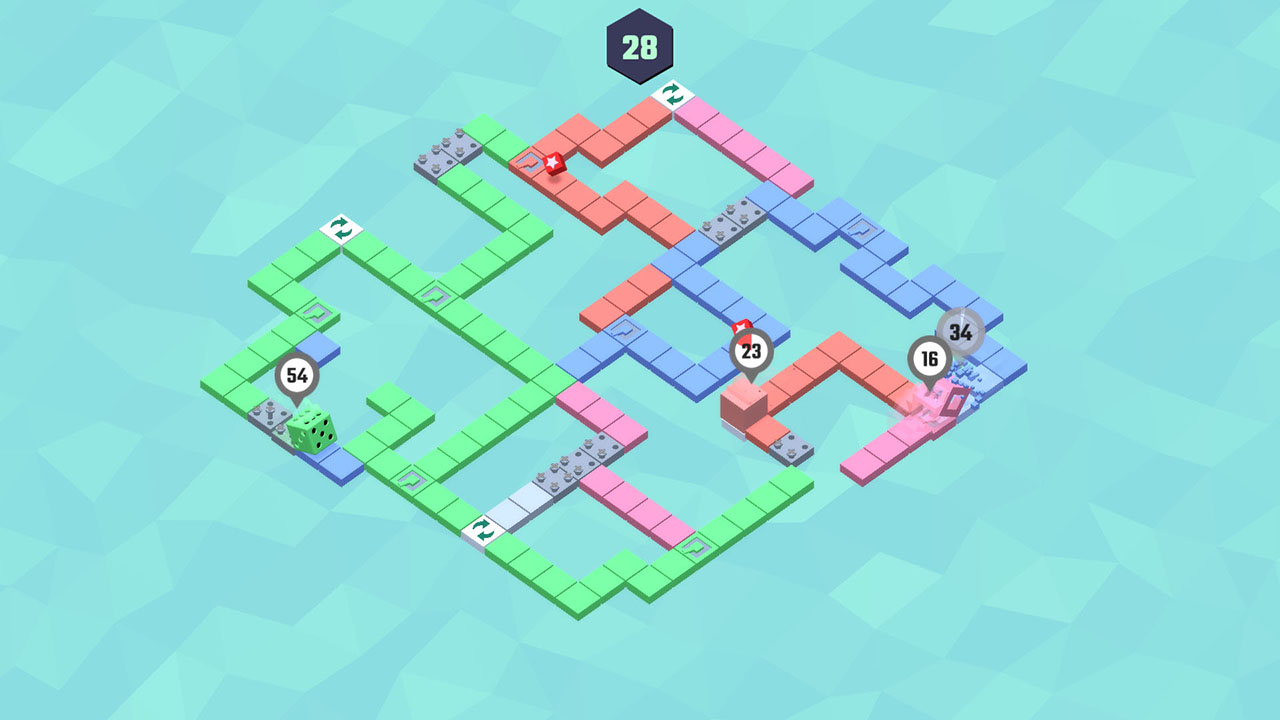Image resolution: width=1280 pixels, height=720 pixels.
Task: Toggle the rotation arrows tile at the top of the map
Action: point(673,95)
